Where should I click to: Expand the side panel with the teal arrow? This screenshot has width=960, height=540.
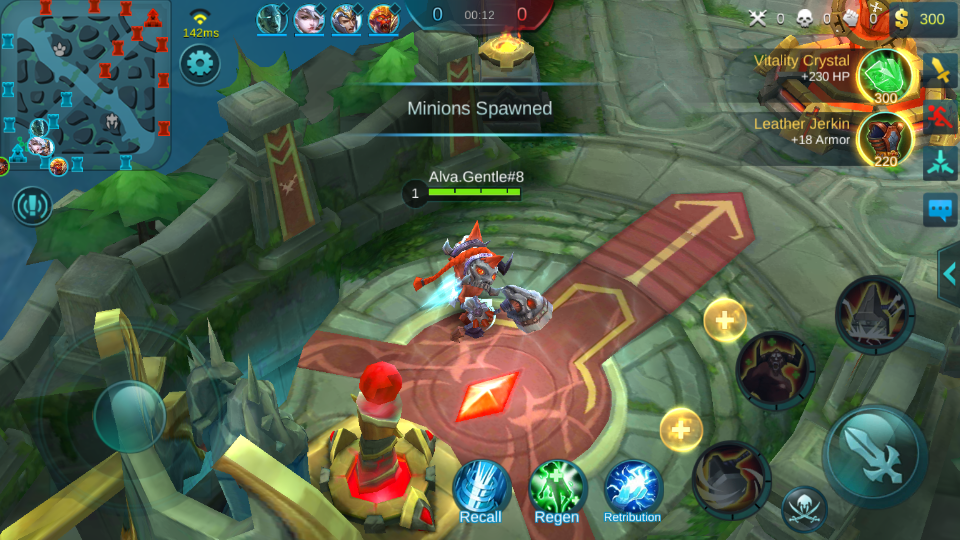pyautogui.click(x=948, y=273)
